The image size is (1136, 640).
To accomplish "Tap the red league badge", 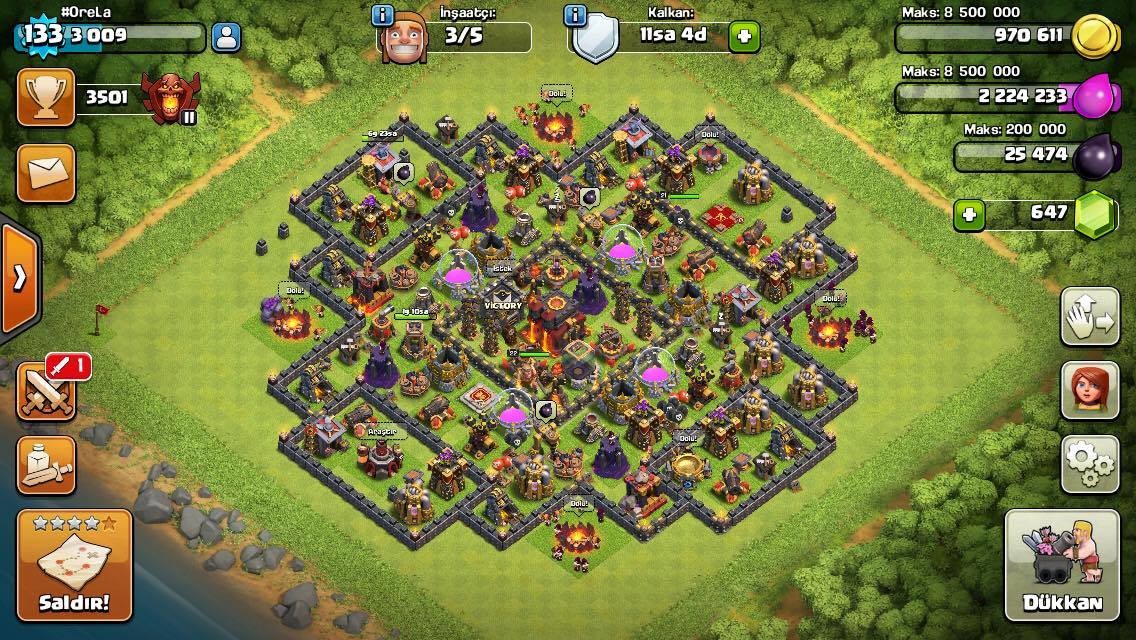I will point(166,98).
